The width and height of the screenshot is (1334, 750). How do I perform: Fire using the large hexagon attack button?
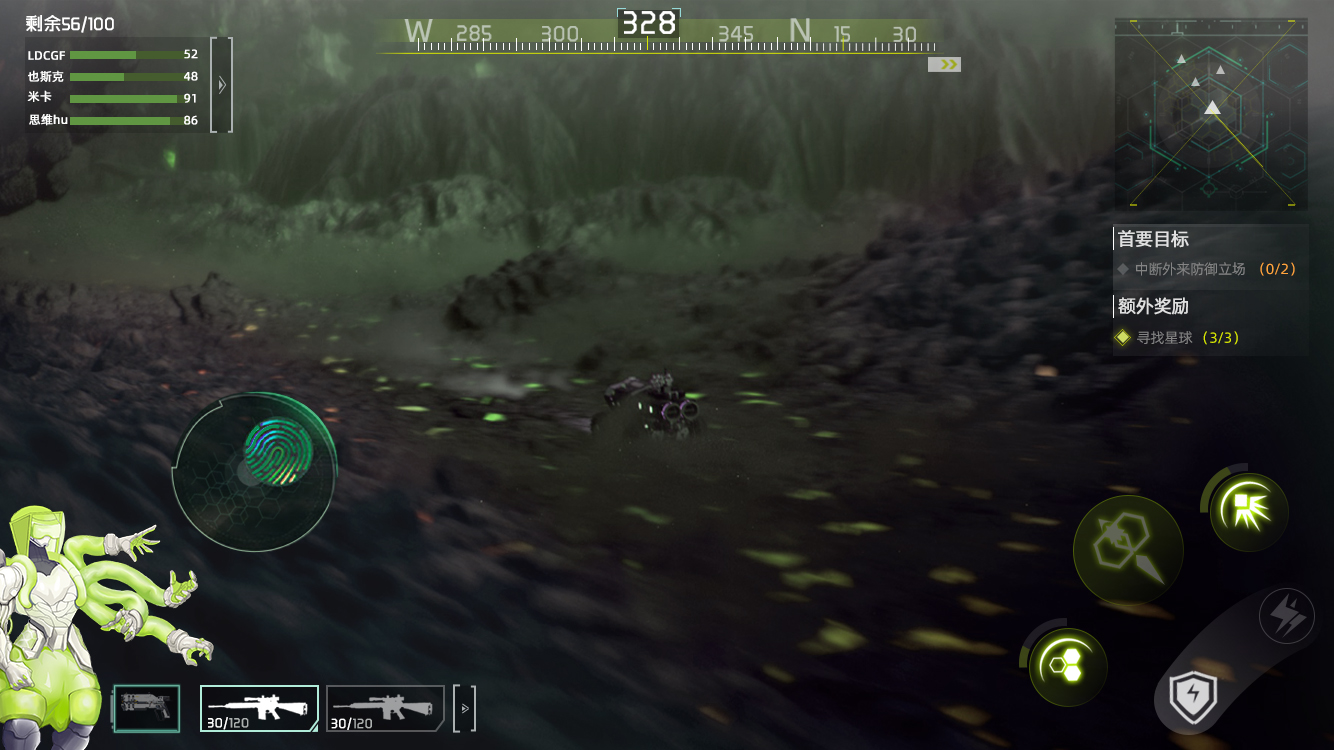pos(1128,549)
